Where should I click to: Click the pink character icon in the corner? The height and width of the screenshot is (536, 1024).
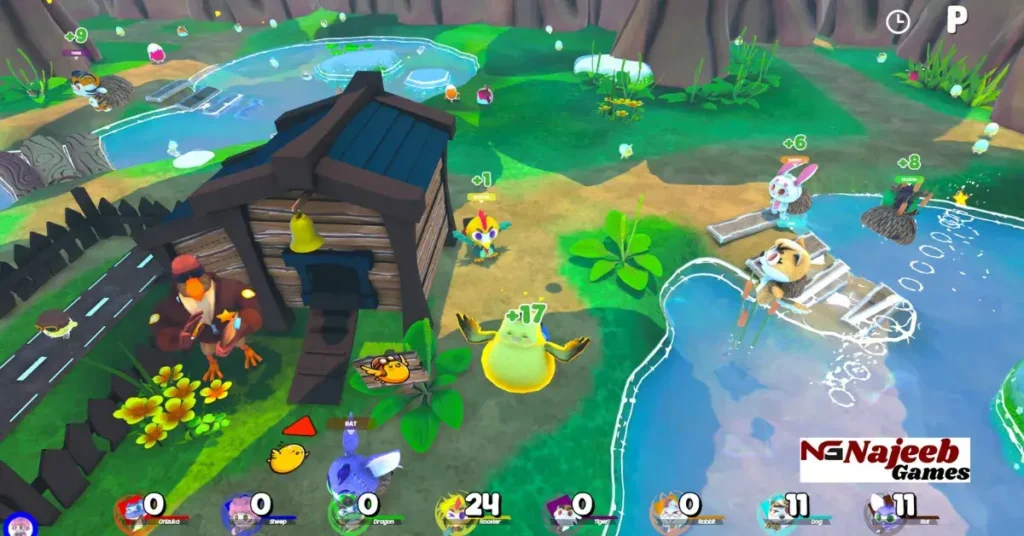coord(18,524)
